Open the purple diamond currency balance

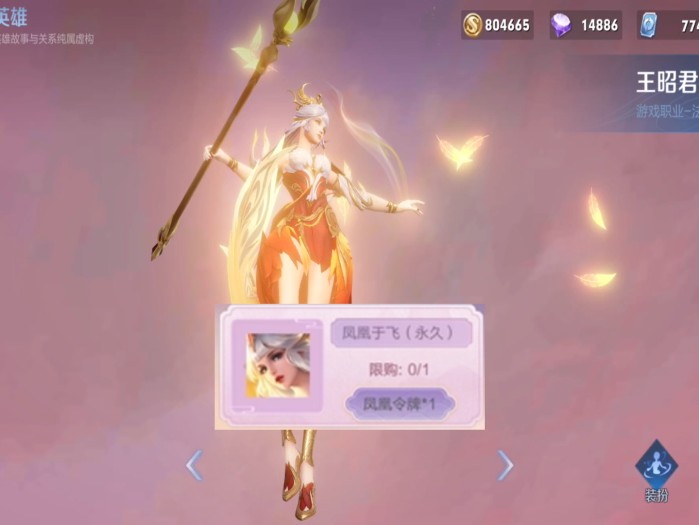click(x=585, y=25)
